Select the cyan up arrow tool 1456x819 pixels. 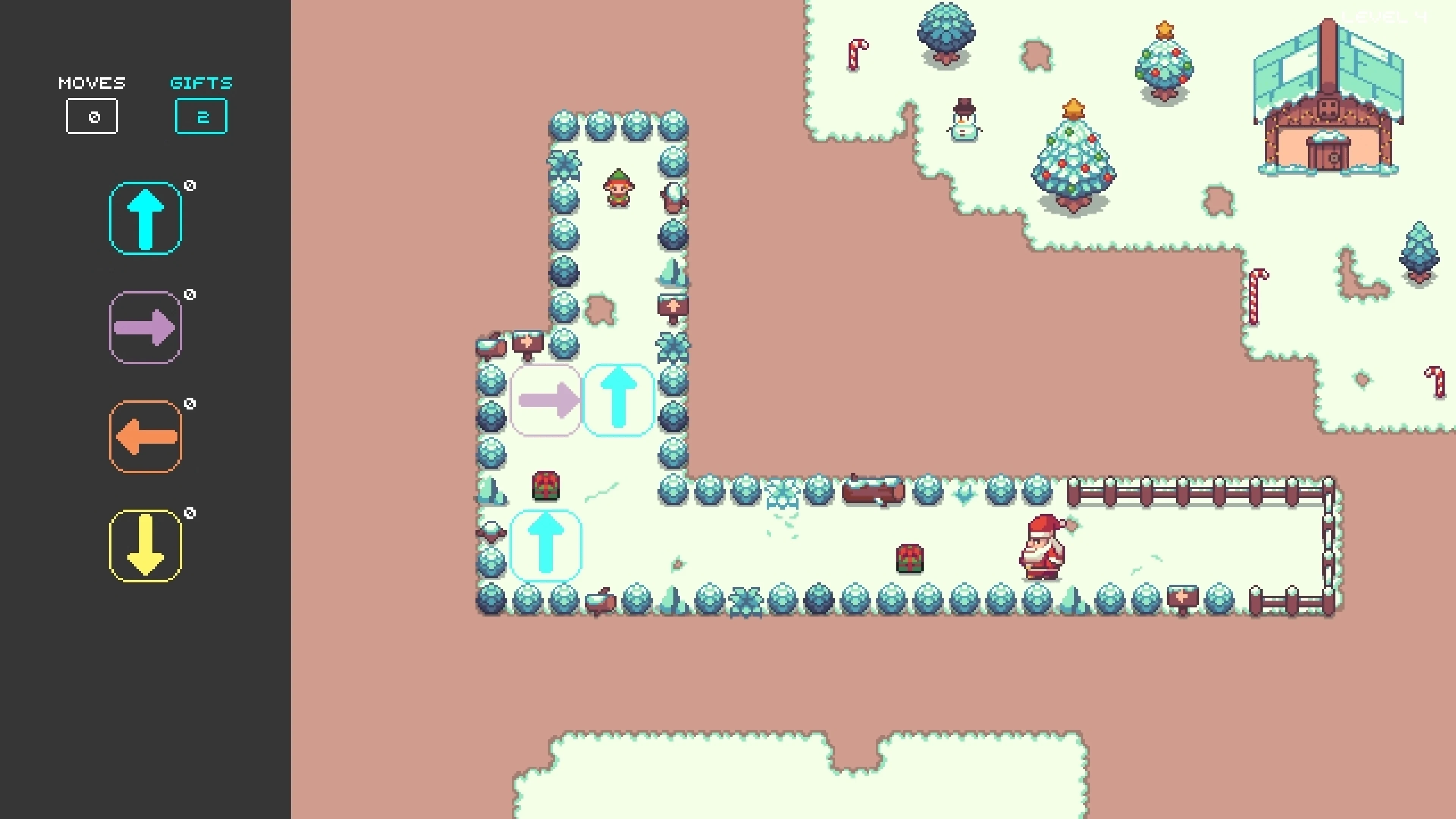(x=145, y=218)
